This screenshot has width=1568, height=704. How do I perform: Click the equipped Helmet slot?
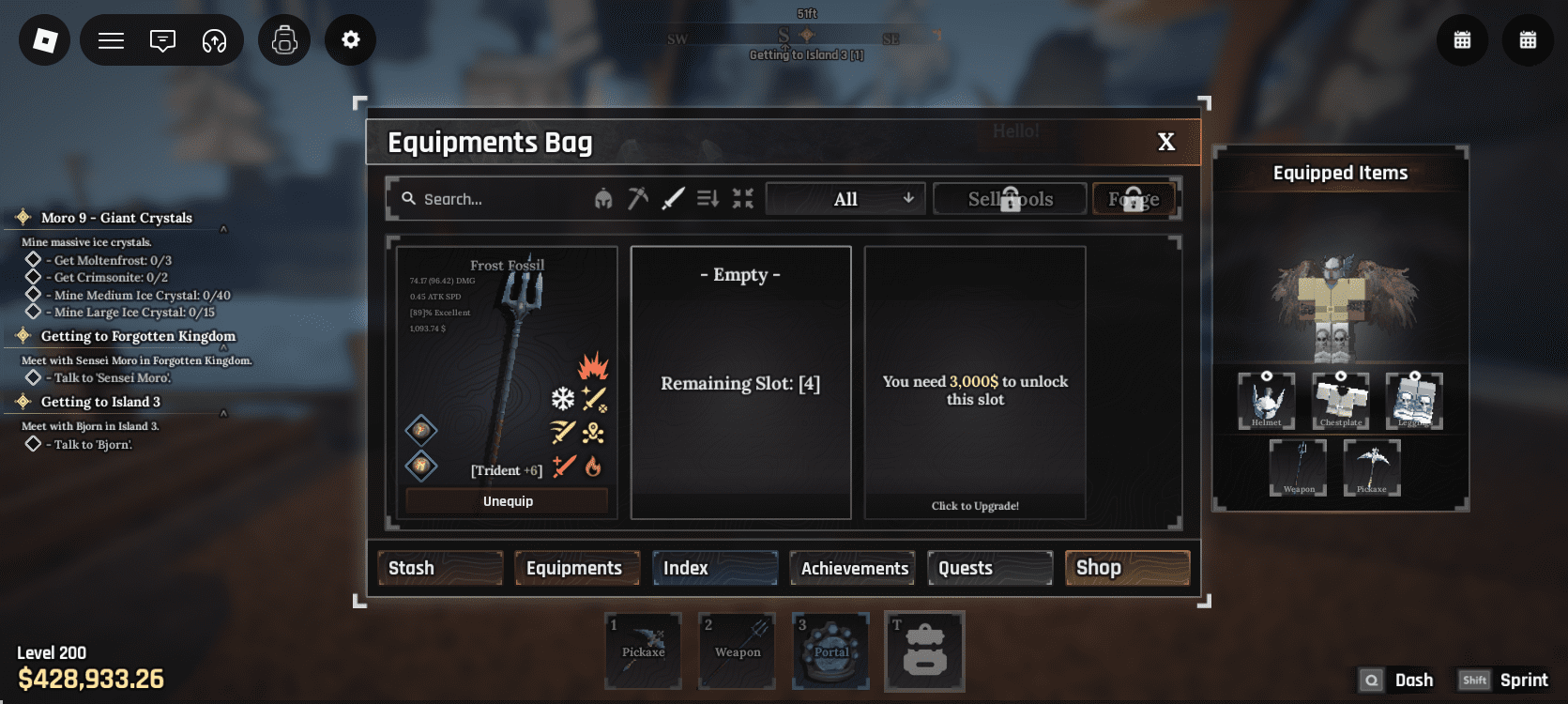1266,401
